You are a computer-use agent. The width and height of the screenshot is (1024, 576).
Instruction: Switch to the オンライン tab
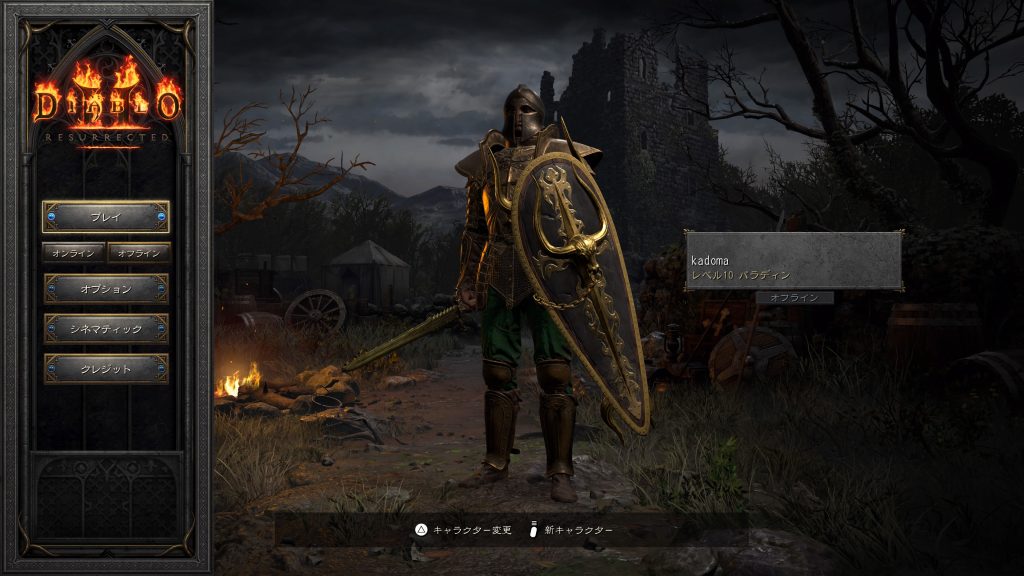(x=73, y=253)
